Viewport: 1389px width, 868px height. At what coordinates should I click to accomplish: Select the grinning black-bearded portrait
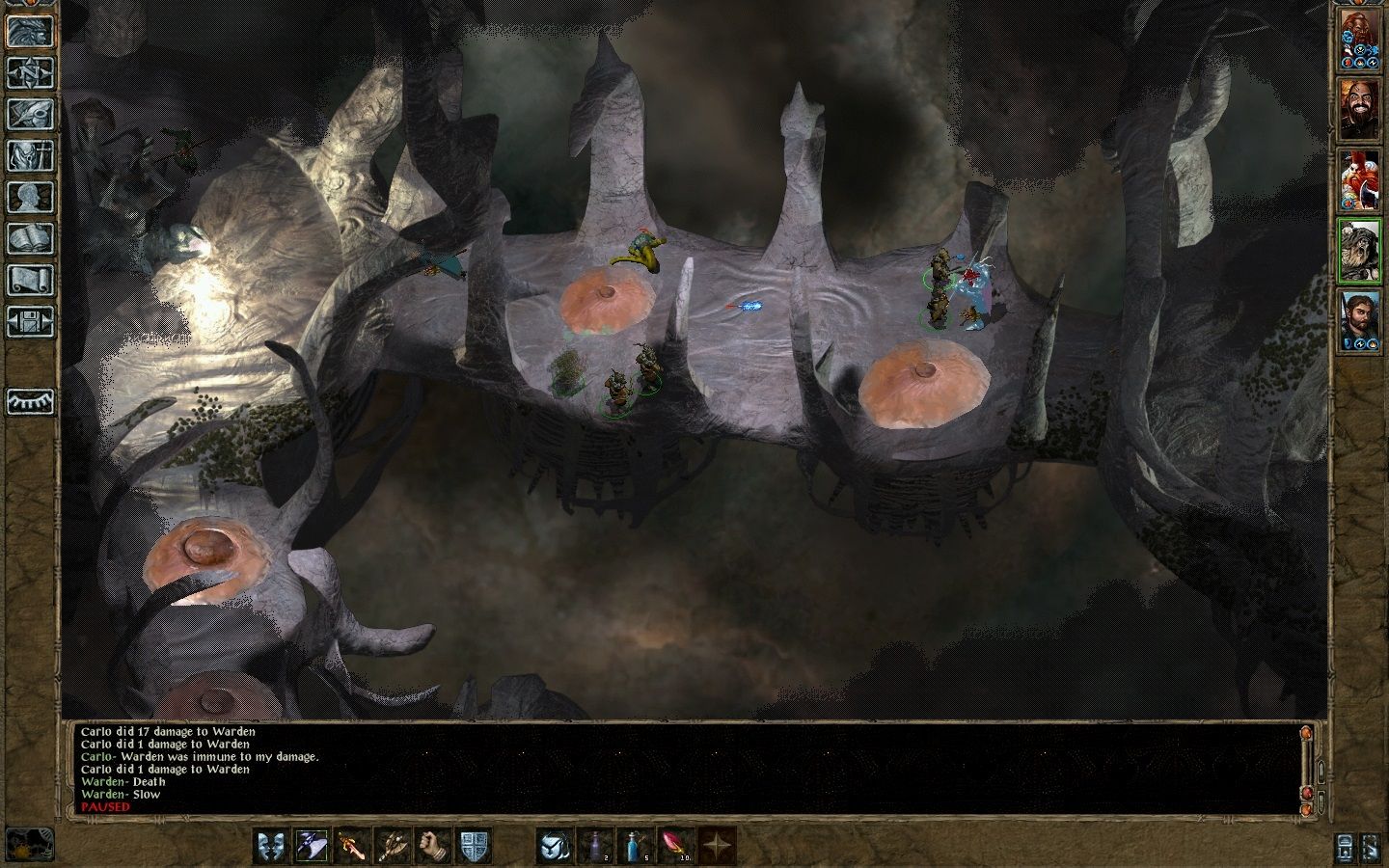pyautogui.click(x=1359, y=109)
